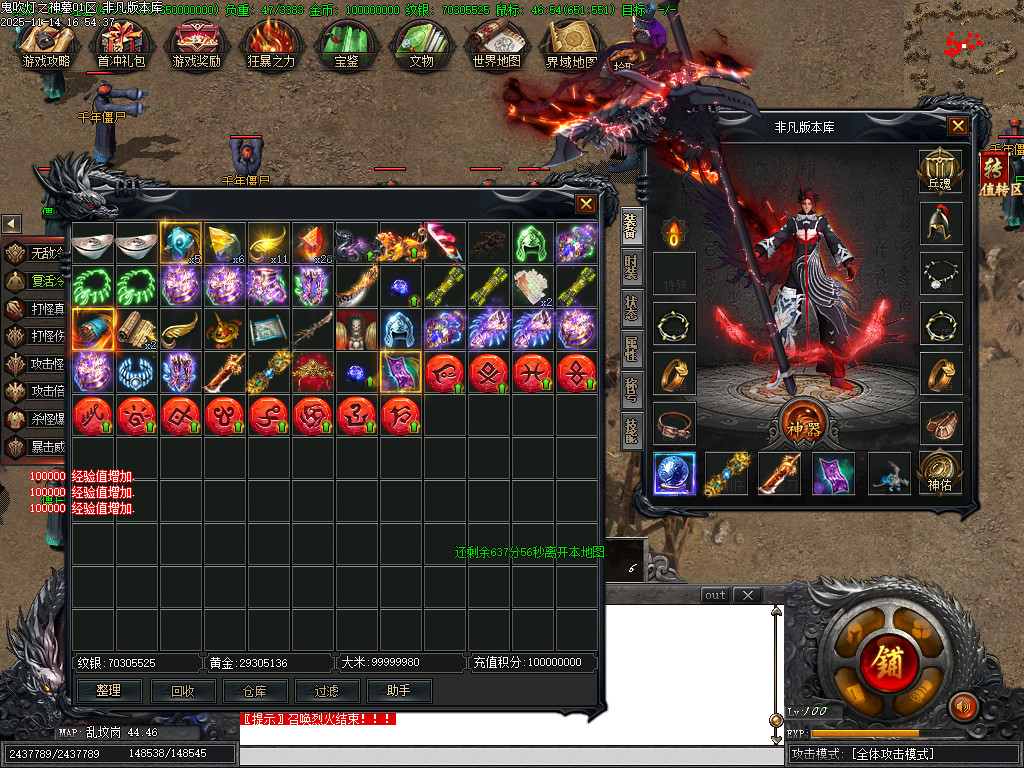Viewport: 1024px width, 768px height.
Task: Open the 狂暴之力 rage power menu
Action: coord(271,45)
